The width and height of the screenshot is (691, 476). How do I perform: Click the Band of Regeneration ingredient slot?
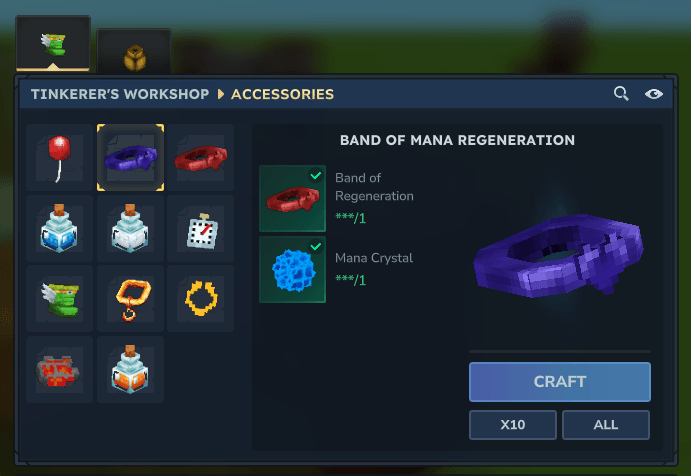(x=292, y=198)
